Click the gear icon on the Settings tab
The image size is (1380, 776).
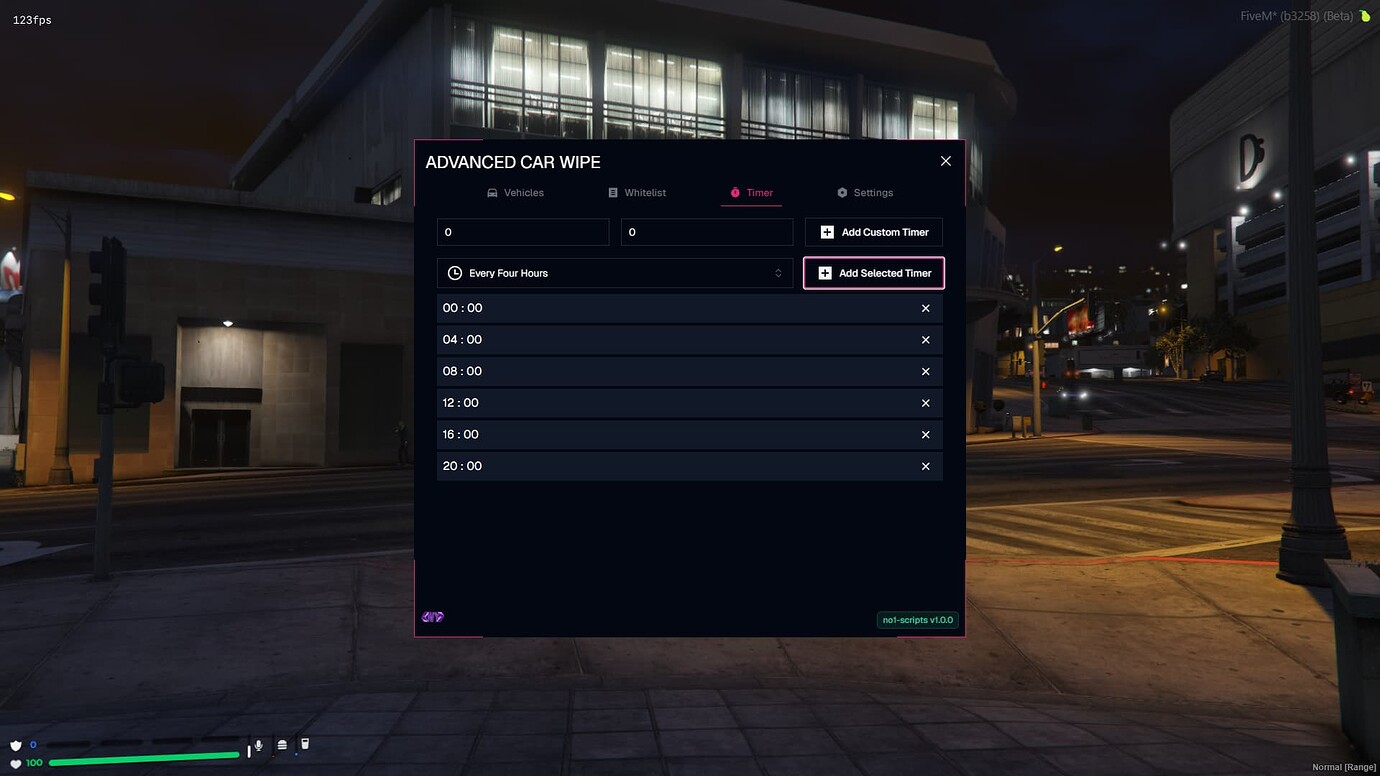pyautogui.click(x=841, y=192)
